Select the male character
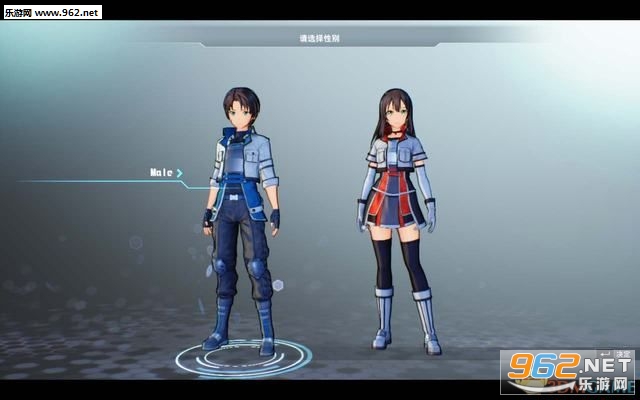640x400 pixels. coord(238,220)
